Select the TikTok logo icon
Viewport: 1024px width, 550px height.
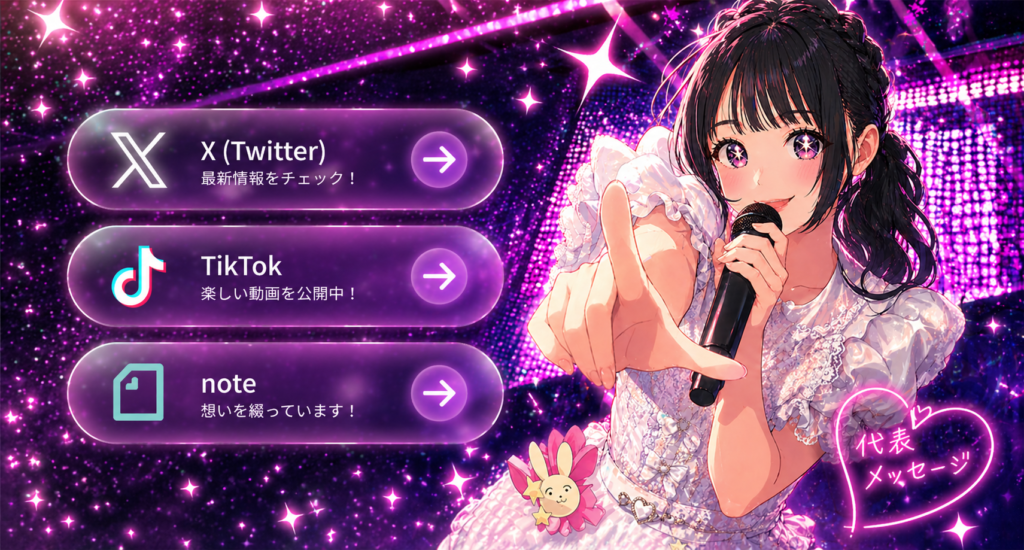pos(138,275)
